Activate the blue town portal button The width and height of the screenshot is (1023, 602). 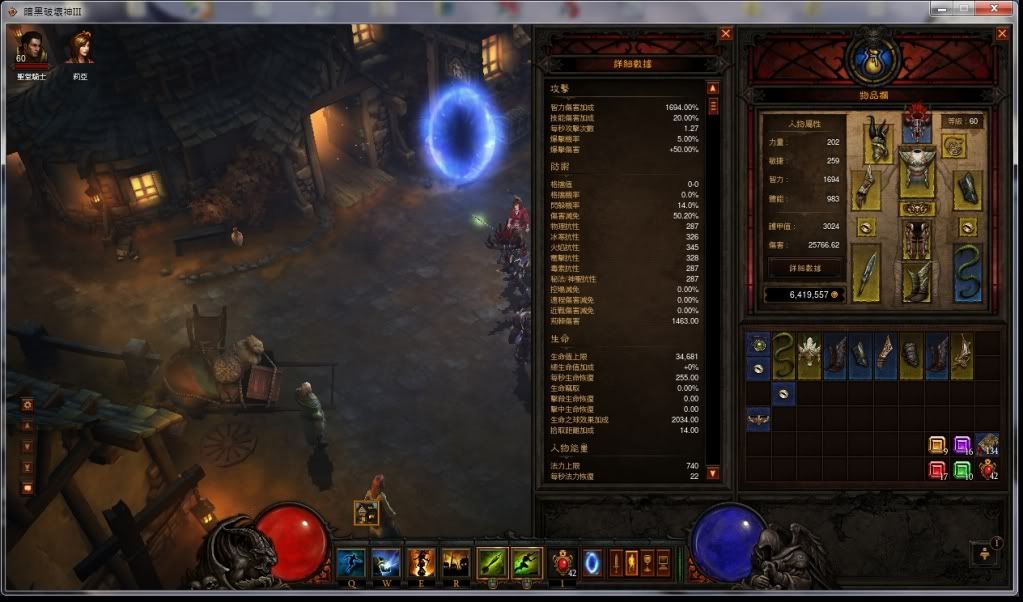coord(593,563)
